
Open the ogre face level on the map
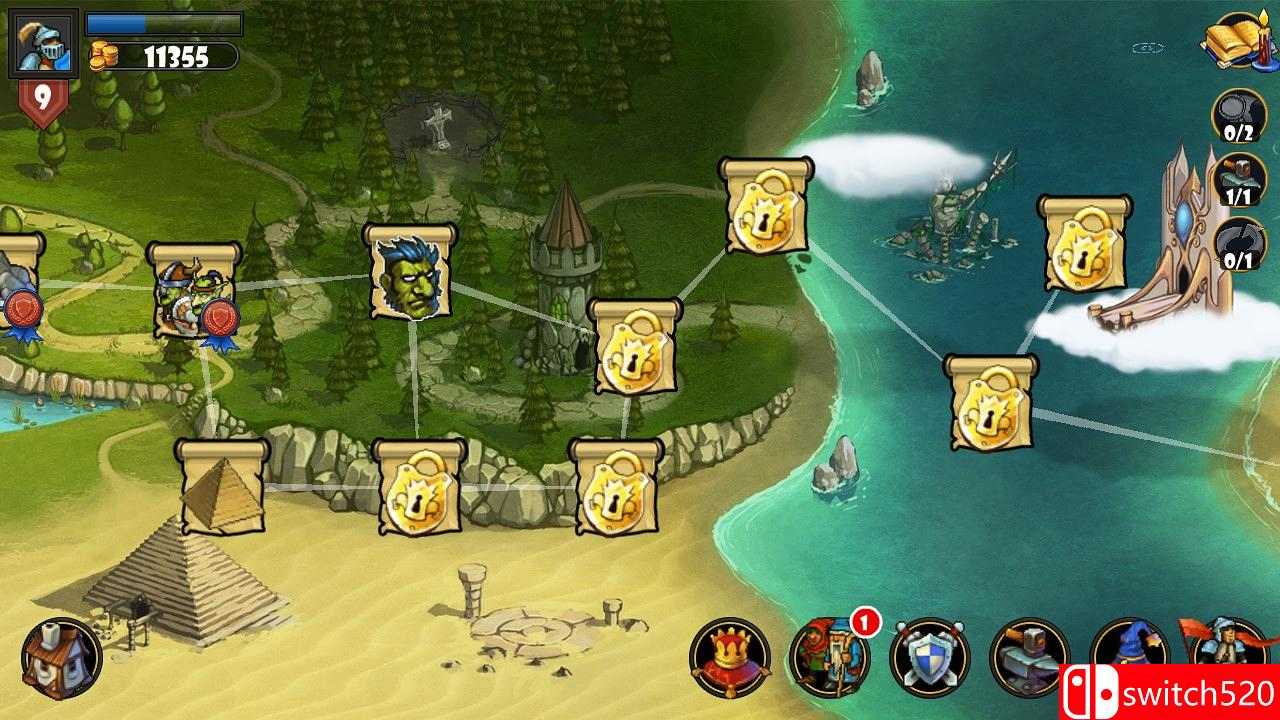(x=408, y=275)
